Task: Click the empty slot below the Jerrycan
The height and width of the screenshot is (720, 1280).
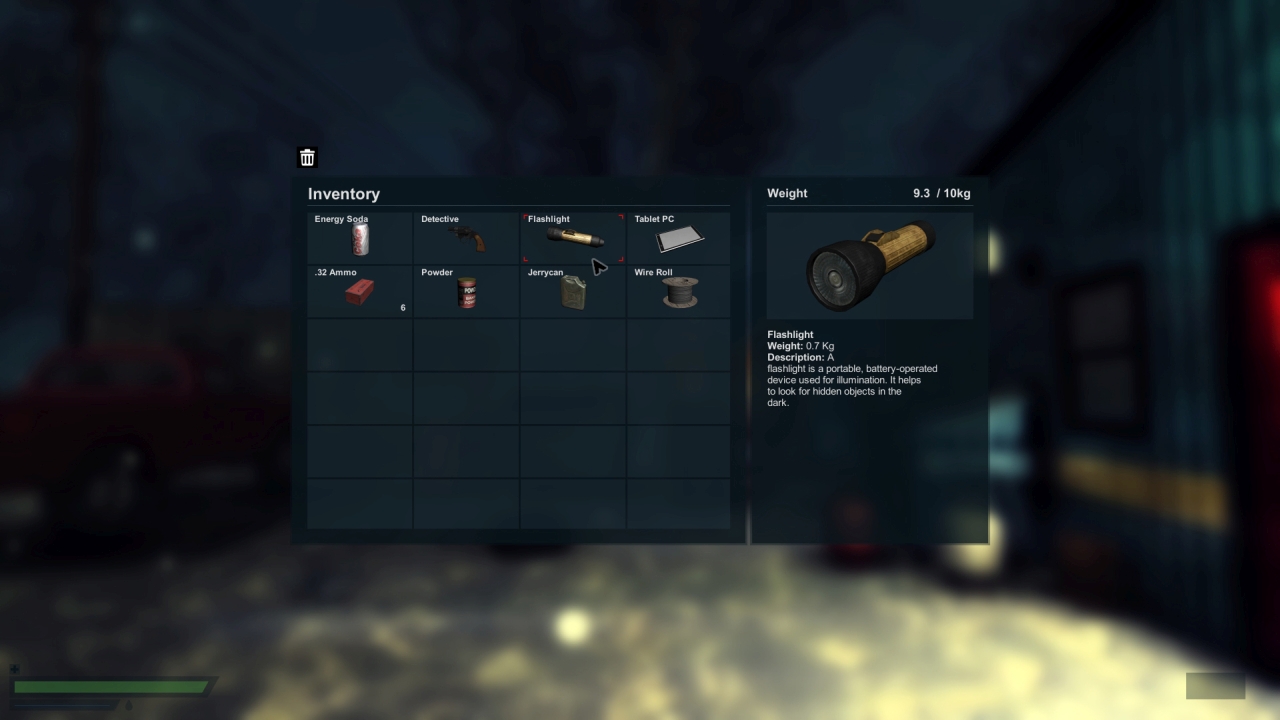Action: point(572,345)
